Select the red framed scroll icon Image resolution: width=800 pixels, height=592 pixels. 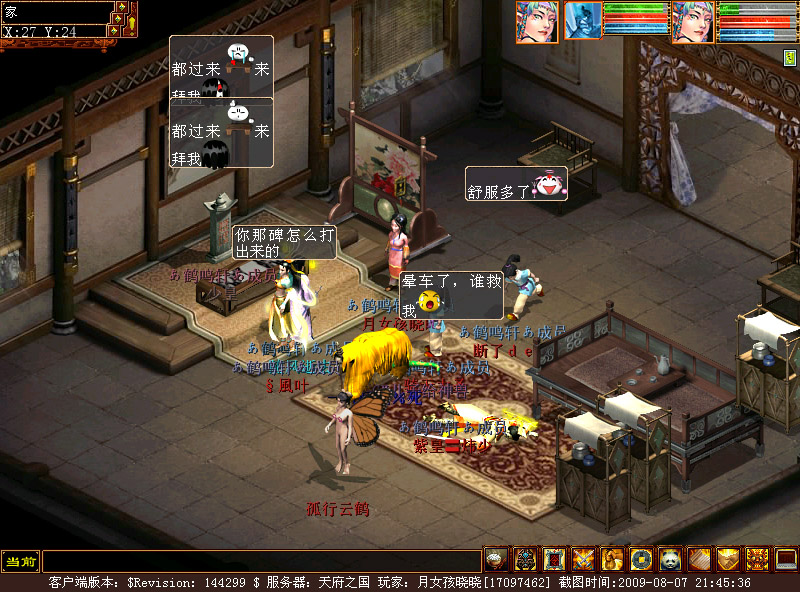pyautogui.click(x=554, y=559)
